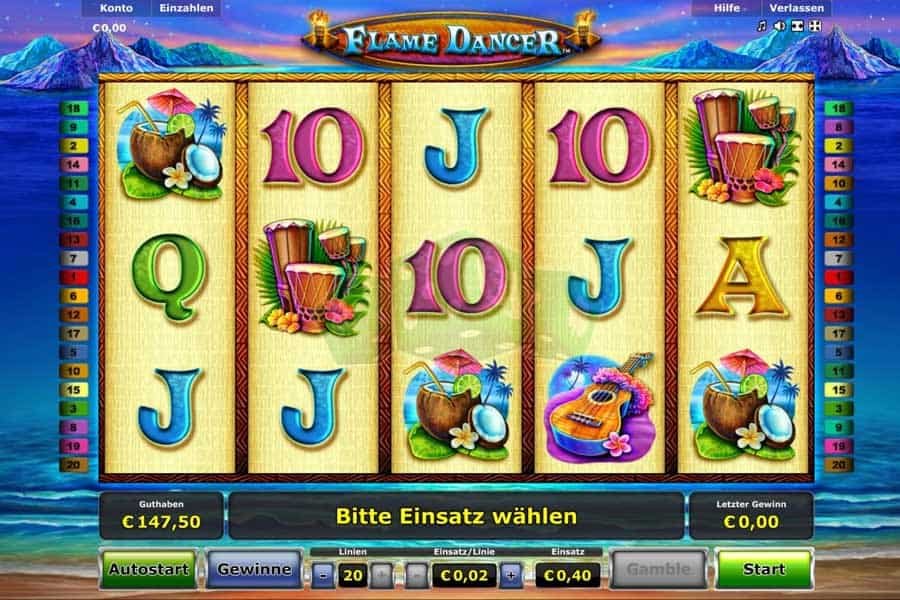Select the Einzahlen deposit option
The height and width of the screenshot is (600, 900).
pos(186,8)
